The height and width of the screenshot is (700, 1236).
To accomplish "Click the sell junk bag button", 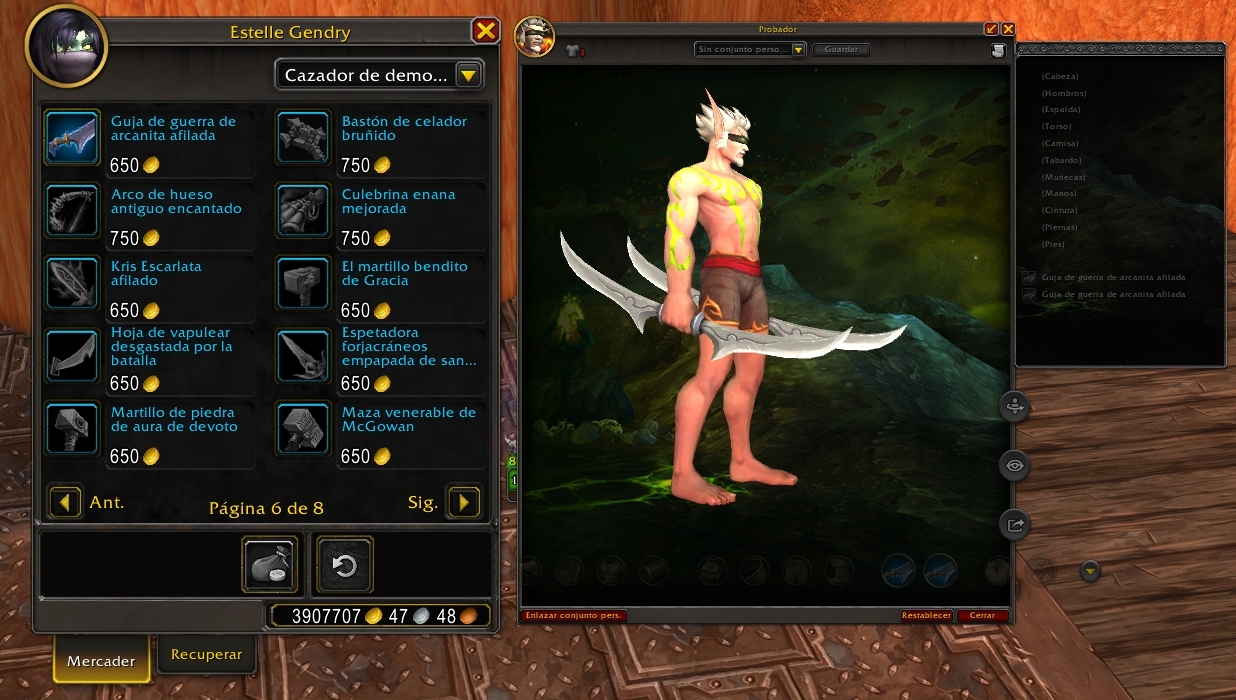I will (270, 565).
